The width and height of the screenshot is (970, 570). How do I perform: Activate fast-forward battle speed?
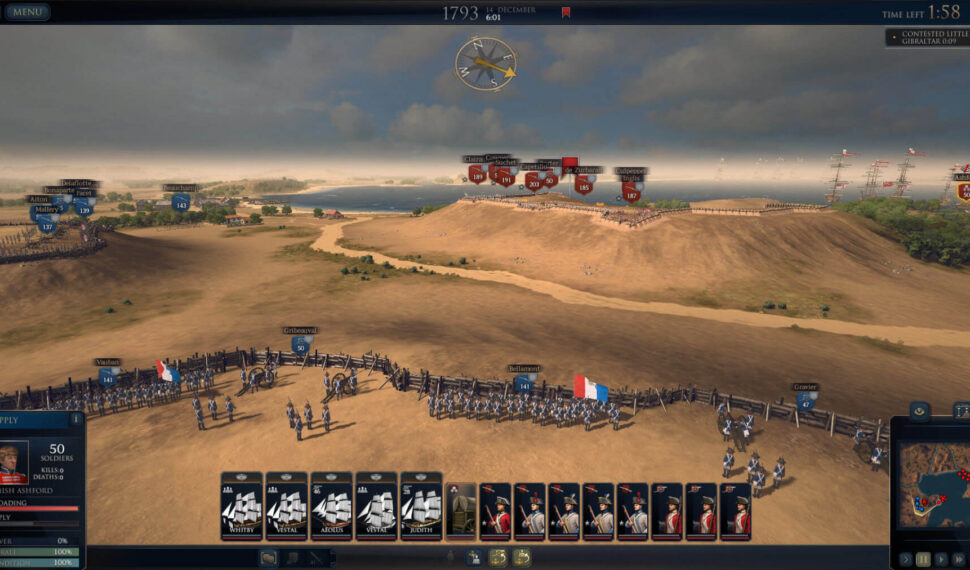point(959,559)
